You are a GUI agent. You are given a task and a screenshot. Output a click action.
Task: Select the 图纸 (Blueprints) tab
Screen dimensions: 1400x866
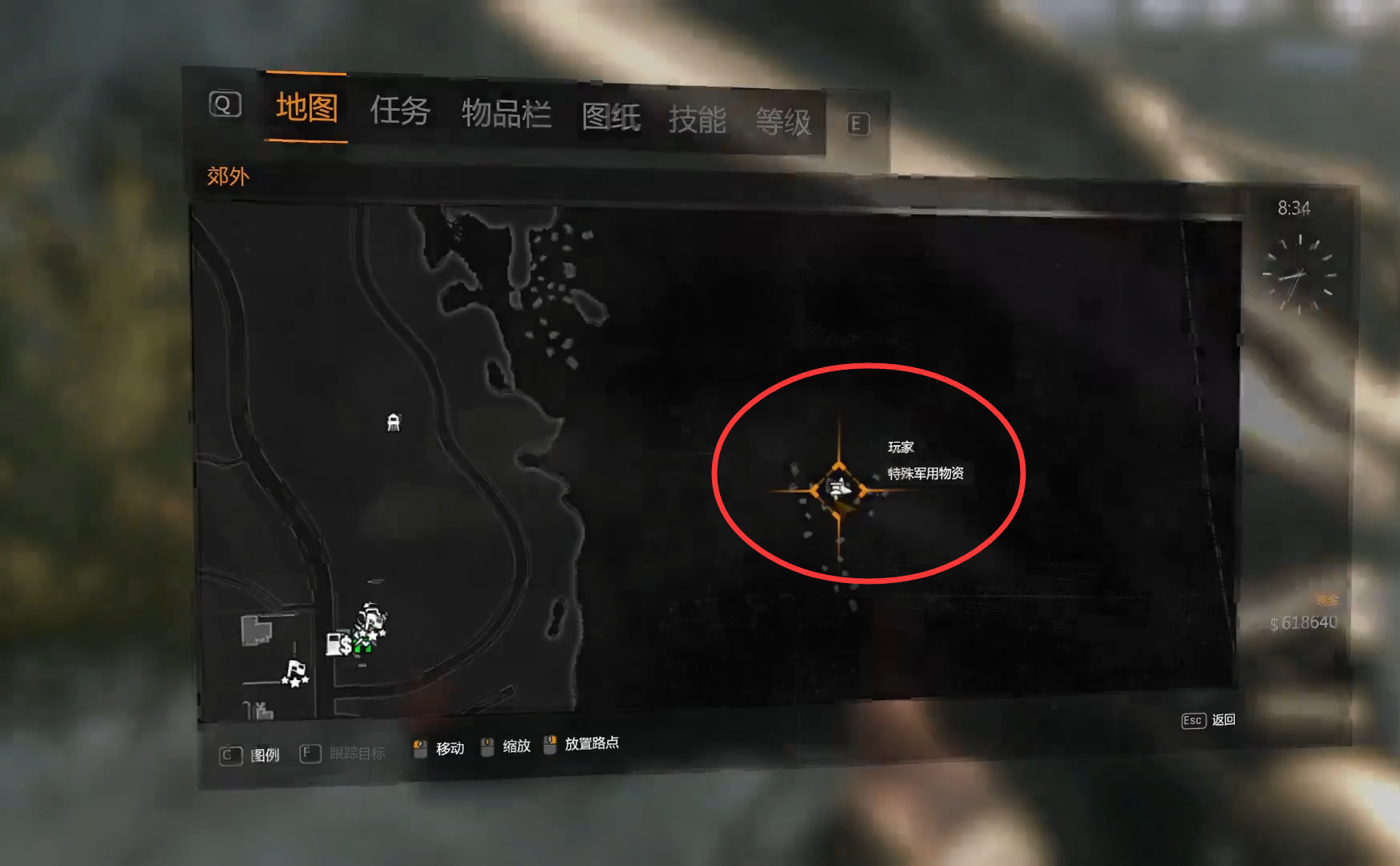(611, 117)
